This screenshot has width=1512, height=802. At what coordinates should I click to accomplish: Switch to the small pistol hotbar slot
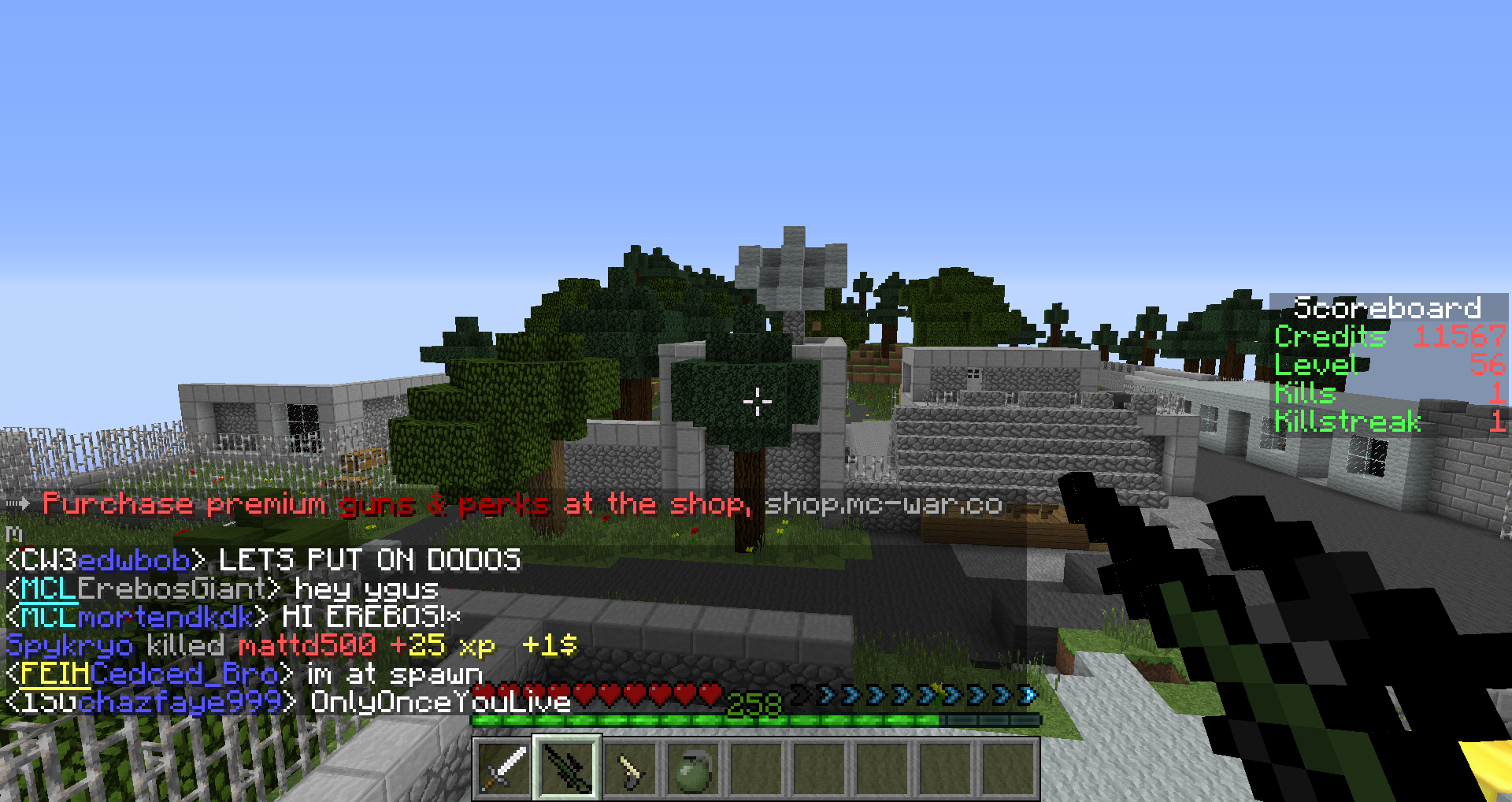[630, 768]
